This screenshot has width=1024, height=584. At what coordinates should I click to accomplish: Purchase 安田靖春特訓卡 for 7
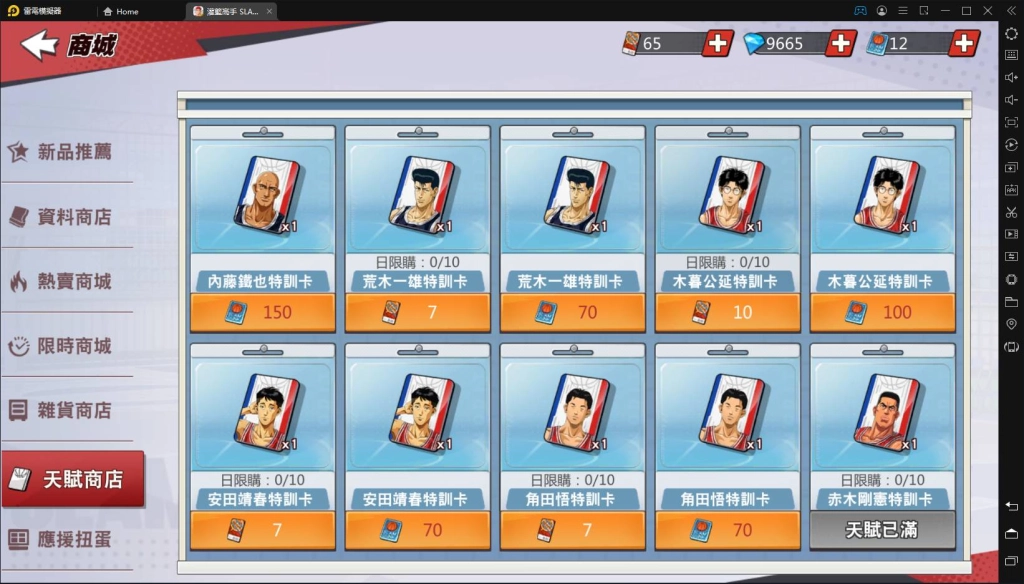click(x=263, y=530)
